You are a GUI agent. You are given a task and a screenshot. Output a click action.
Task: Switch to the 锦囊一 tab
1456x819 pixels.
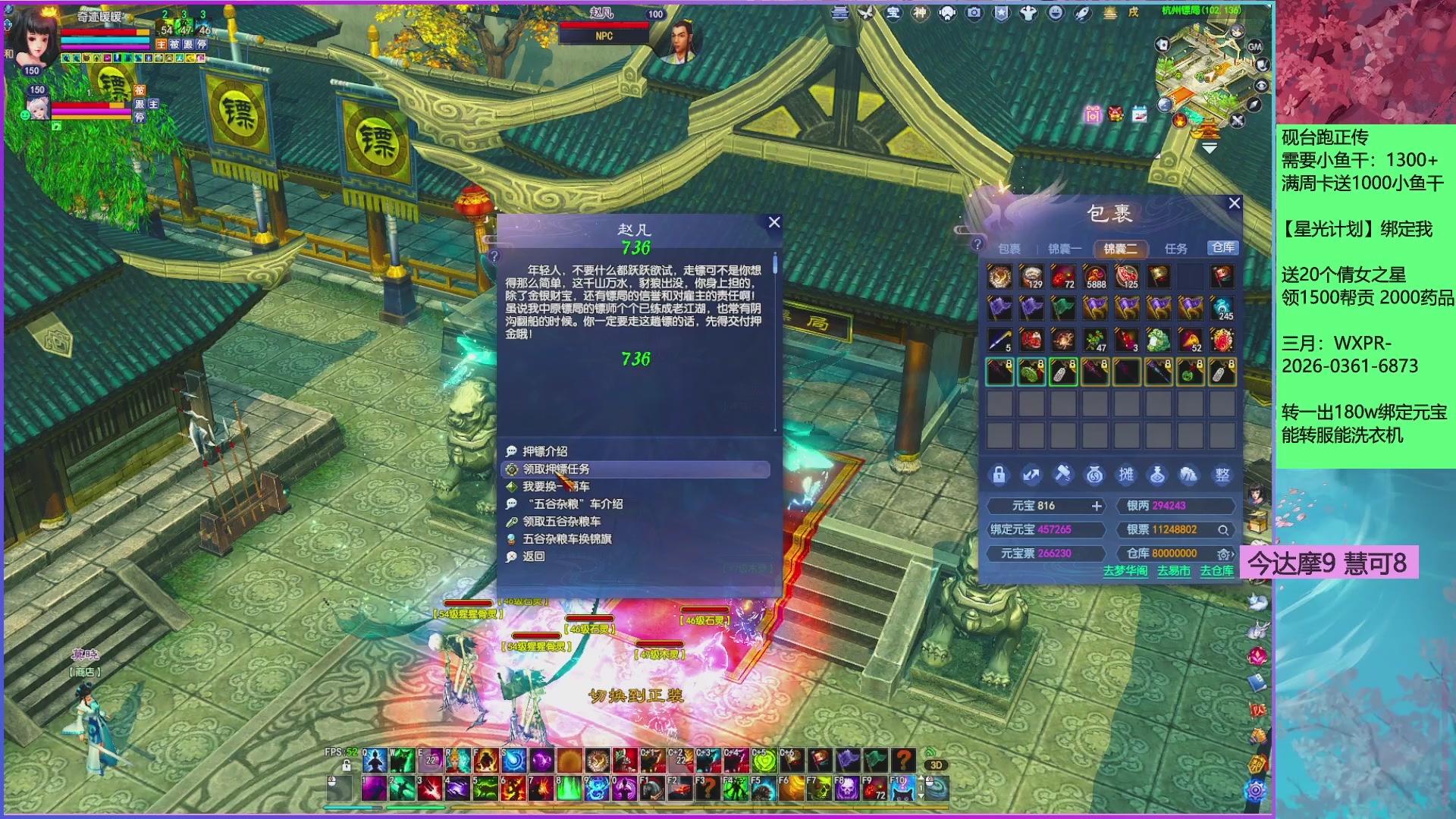click(1065, 248)
